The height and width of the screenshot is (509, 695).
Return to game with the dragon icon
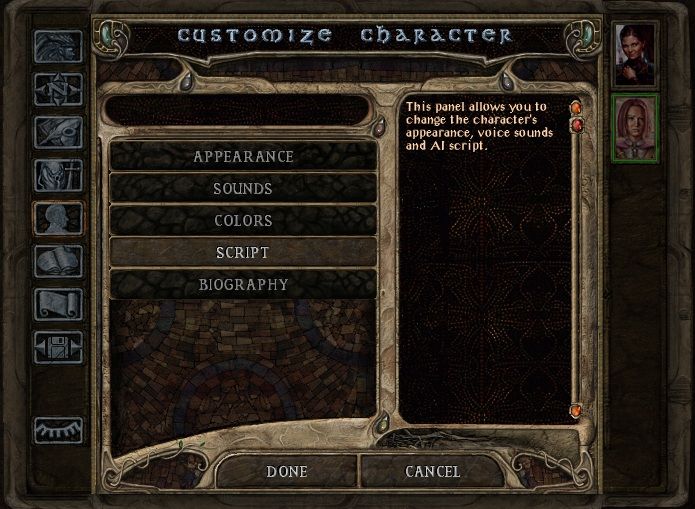click(58, 47)
